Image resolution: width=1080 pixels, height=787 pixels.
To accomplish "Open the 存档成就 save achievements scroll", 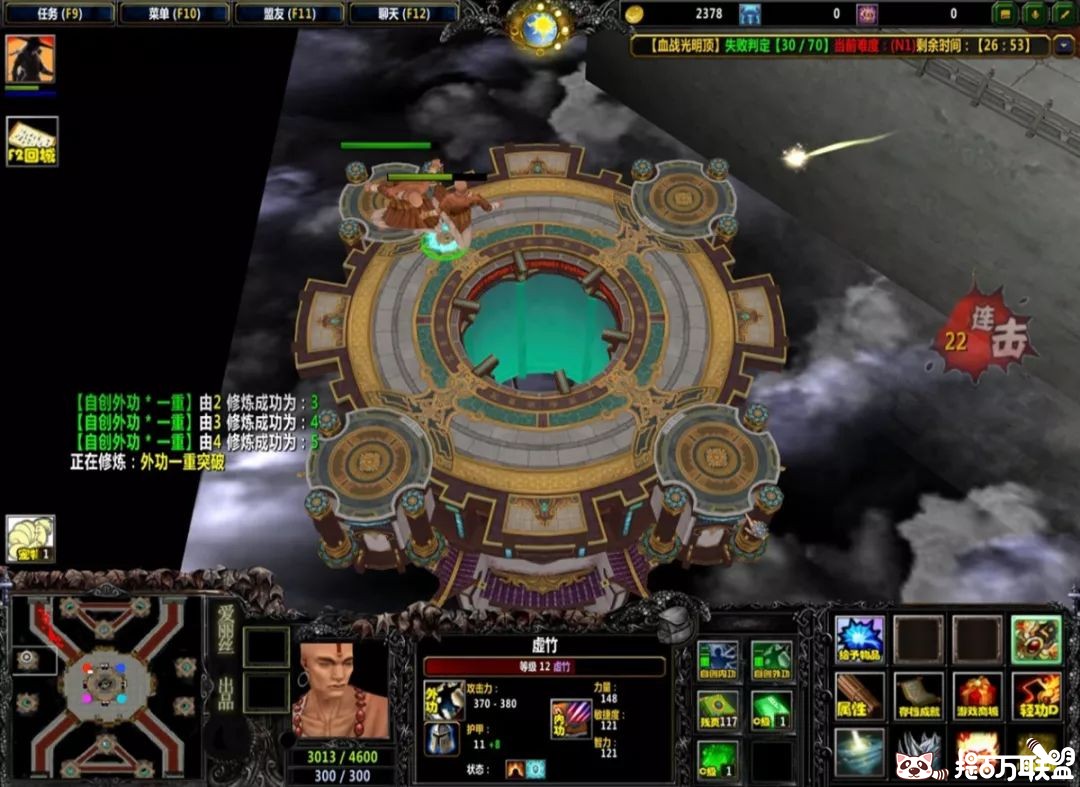I will click(918, 695).
